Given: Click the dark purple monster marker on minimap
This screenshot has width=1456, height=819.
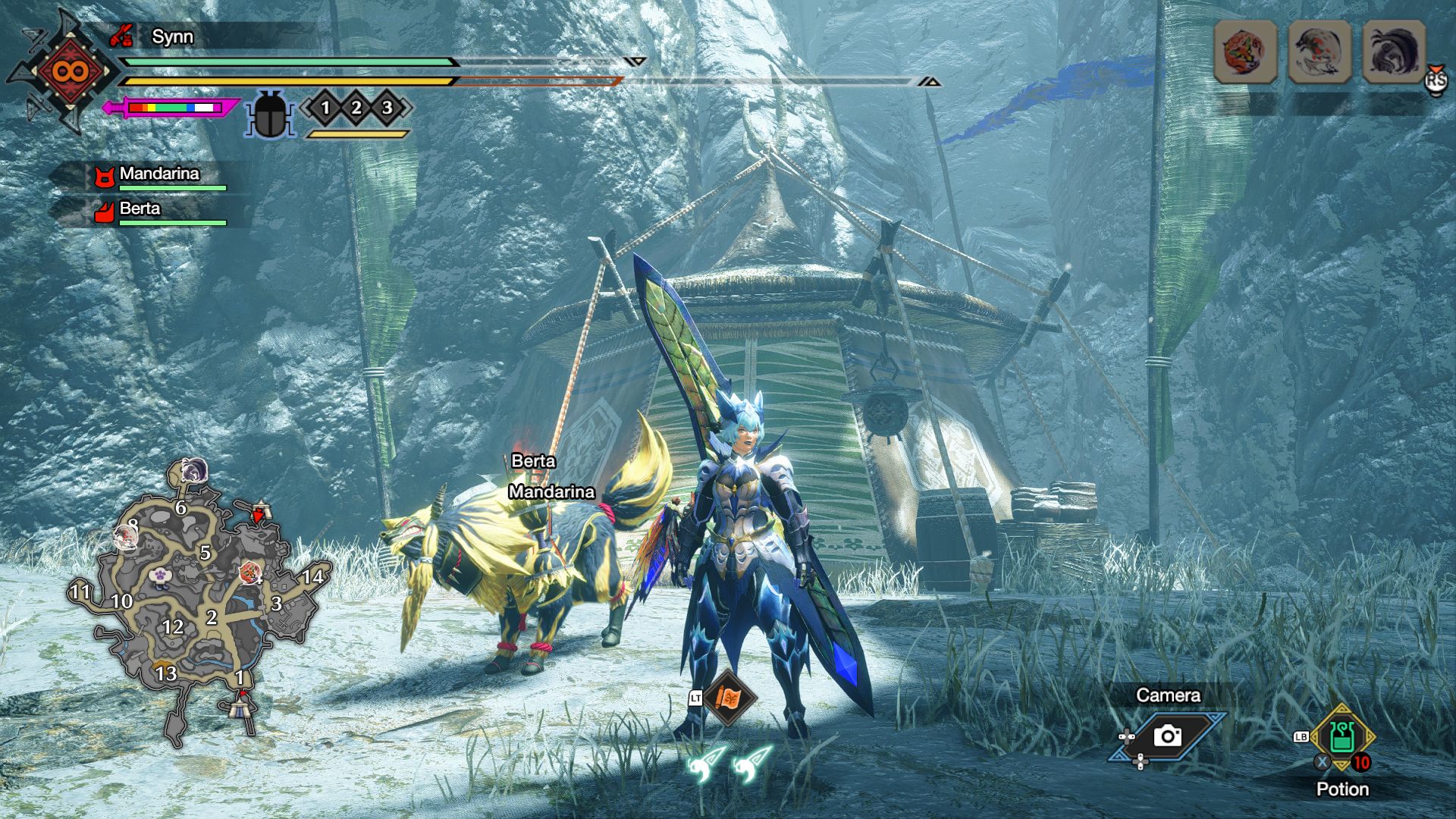Looking at the screenshot, I should [195, 471].
